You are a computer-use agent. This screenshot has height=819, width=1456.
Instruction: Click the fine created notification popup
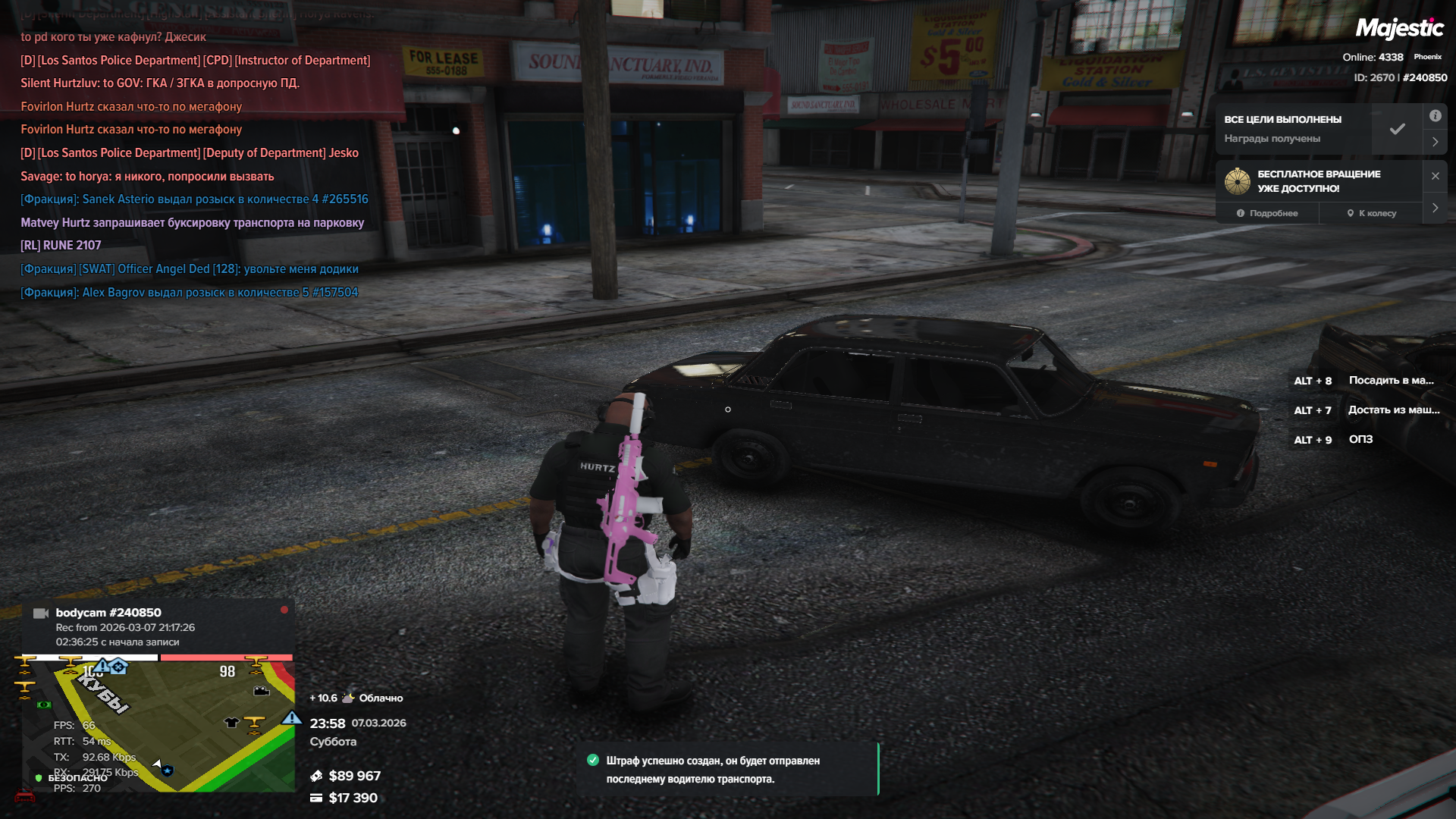726,770
